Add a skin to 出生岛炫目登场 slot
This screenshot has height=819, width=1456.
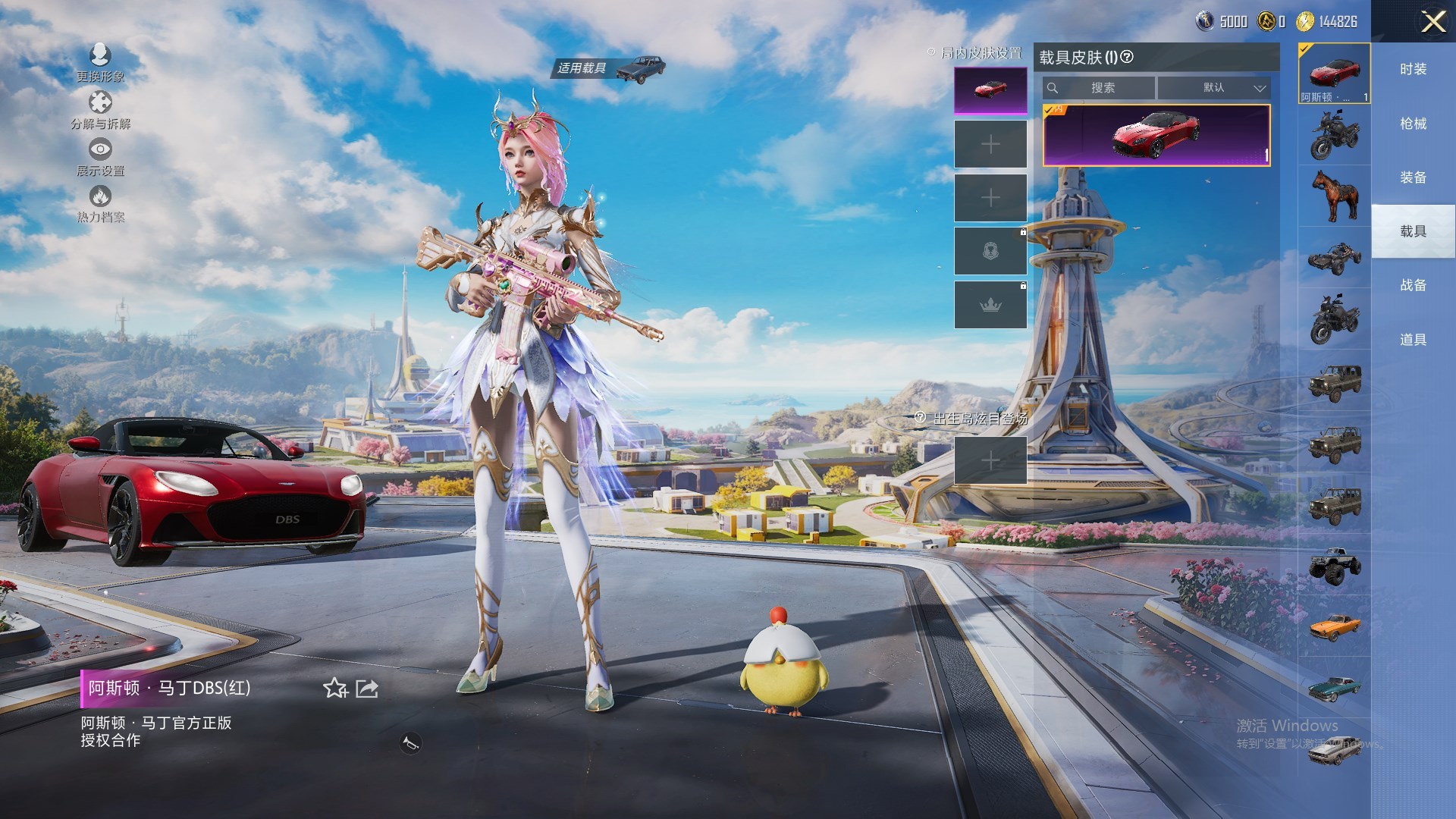[x=990, y=460]
